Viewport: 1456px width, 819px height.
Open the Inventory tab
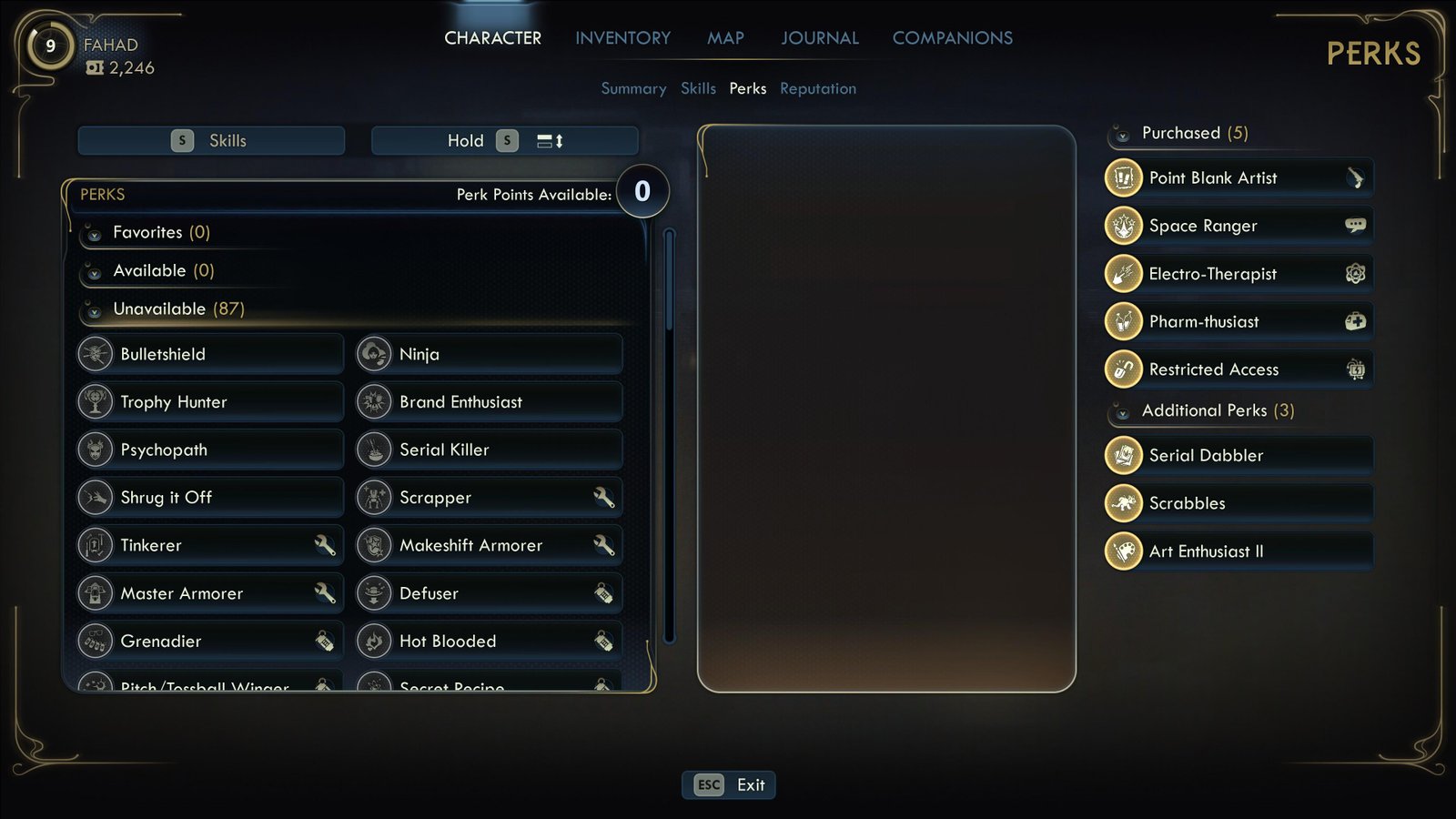(x=622, y=38)
